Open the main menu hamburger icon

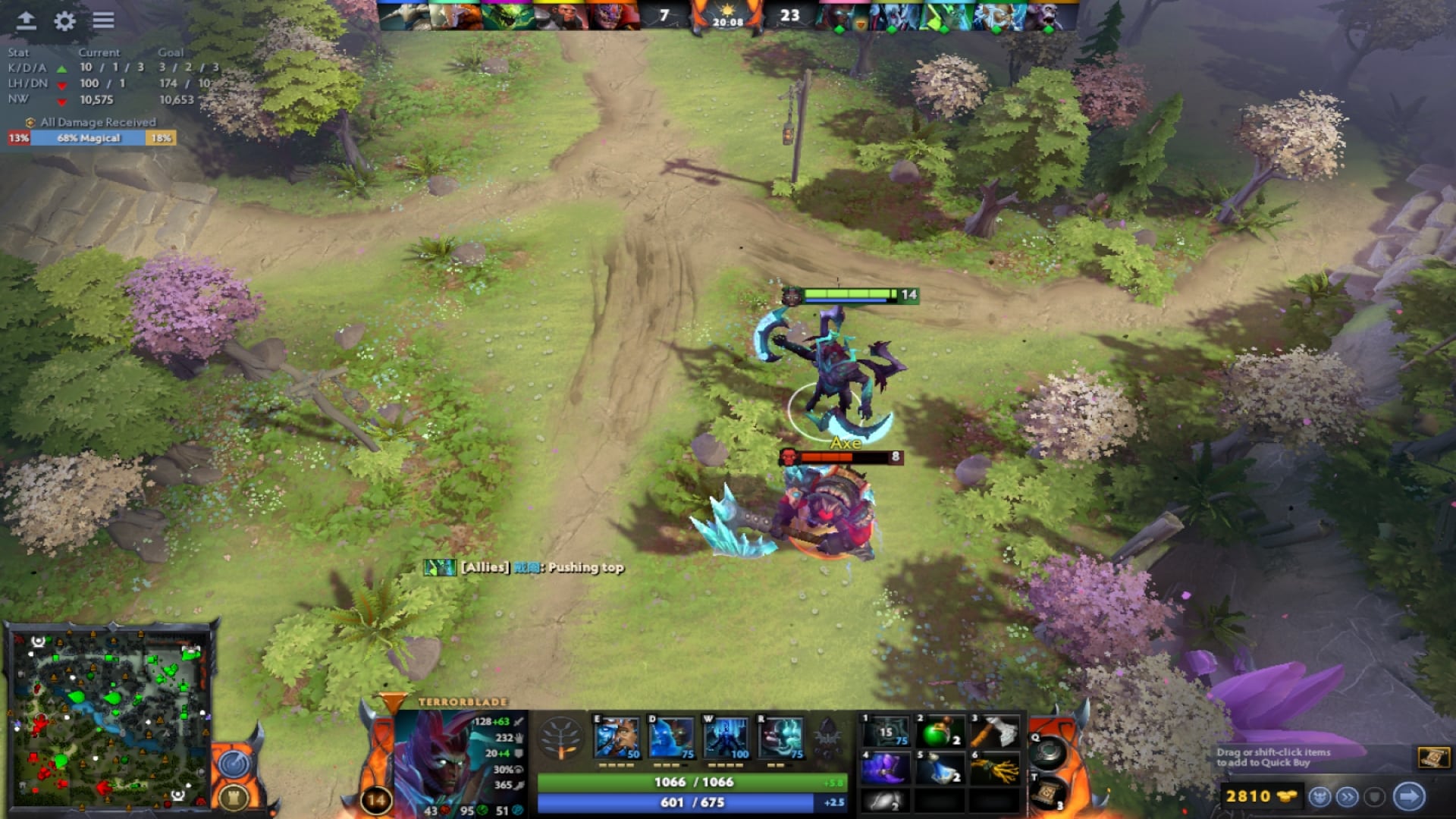click(x=104, y=21)
